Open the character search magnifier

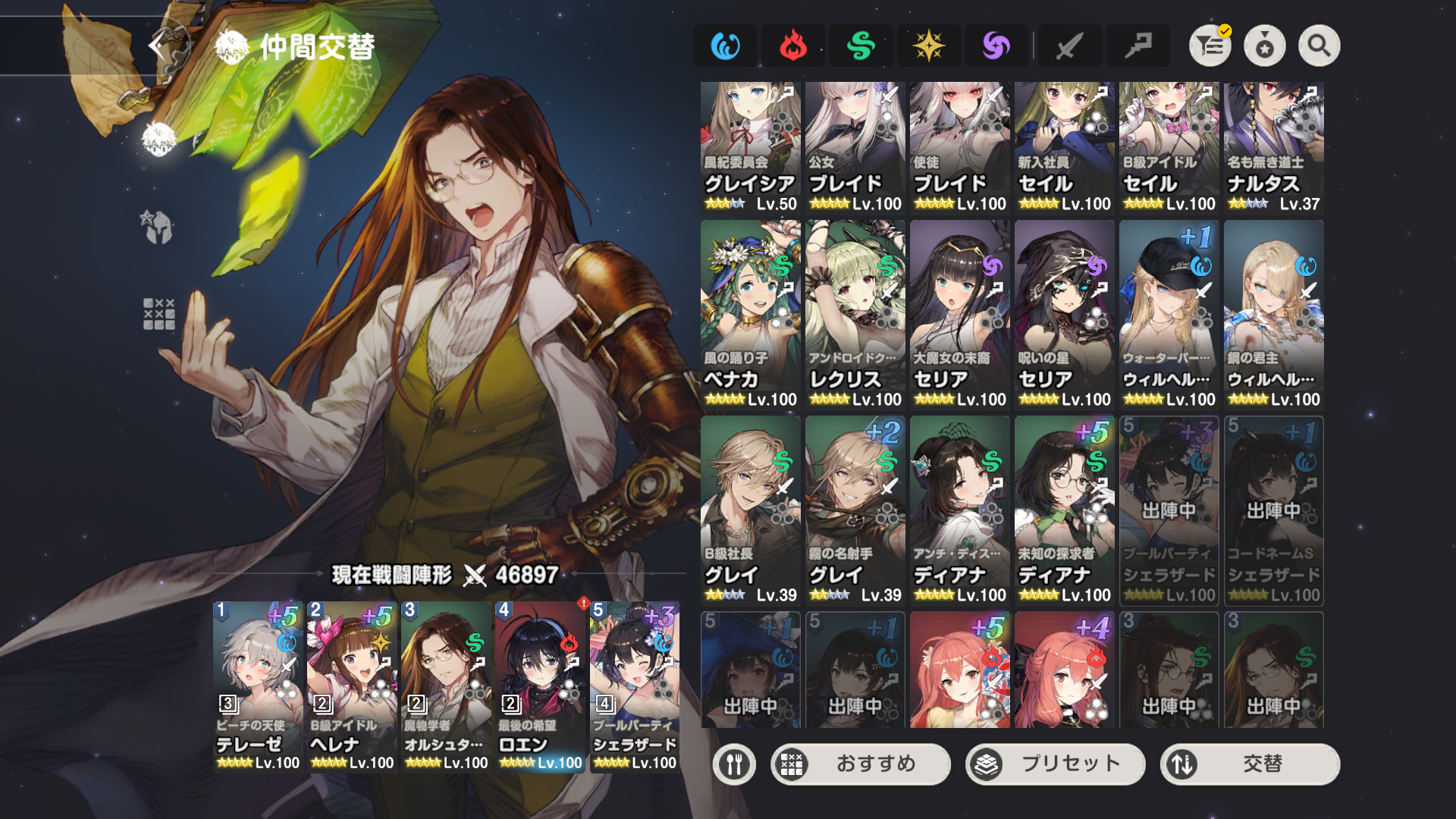1319,46
